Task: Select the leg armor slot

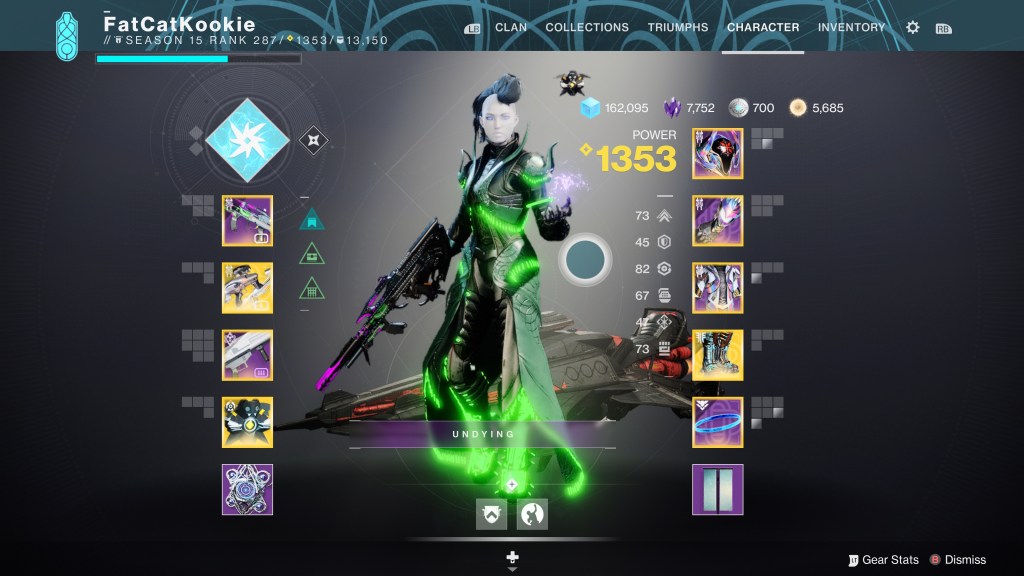Action: (x=717, y=355)
